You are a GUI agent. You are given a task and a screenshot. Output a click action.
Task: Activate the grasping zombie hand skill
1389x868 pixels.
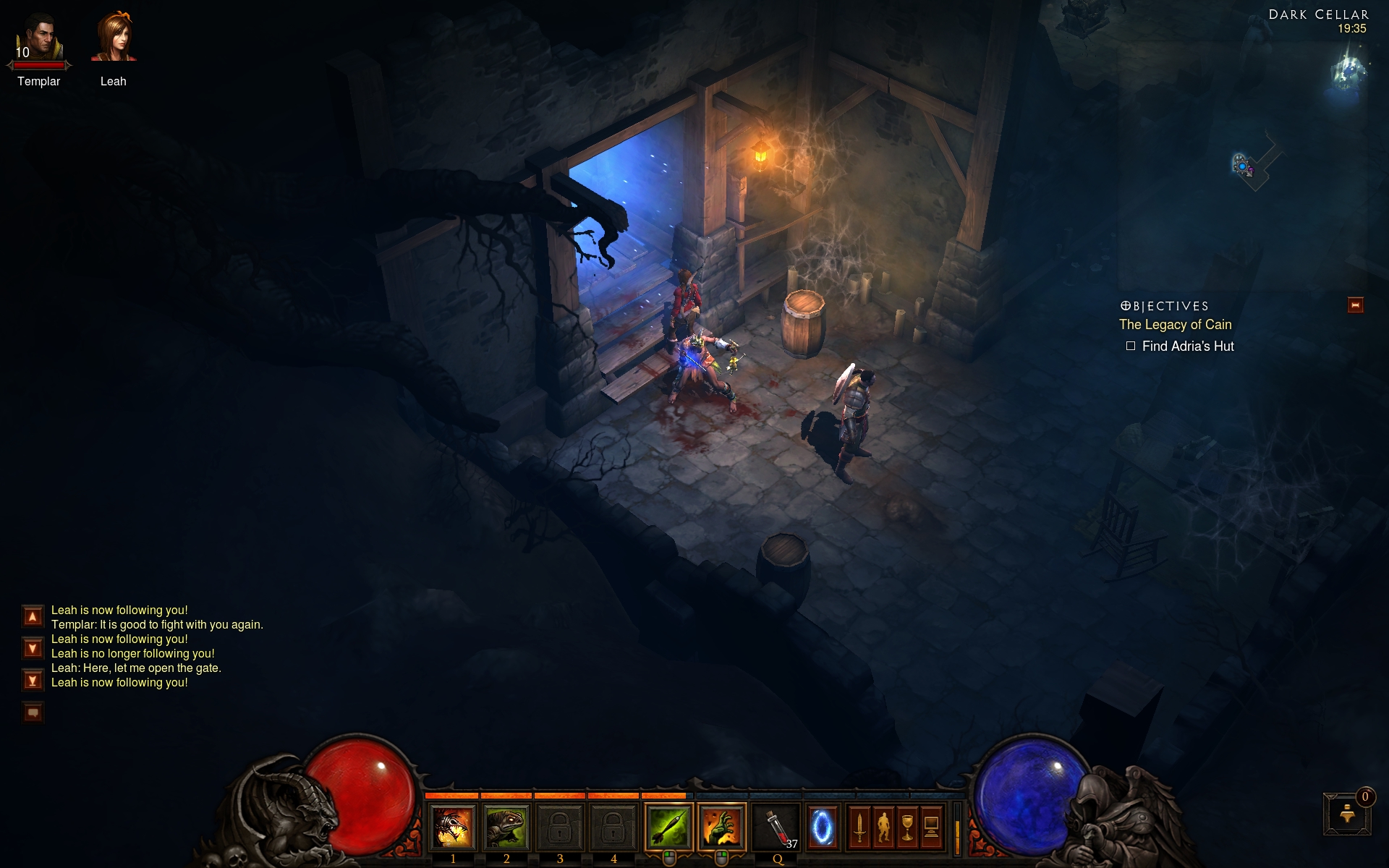721,827
